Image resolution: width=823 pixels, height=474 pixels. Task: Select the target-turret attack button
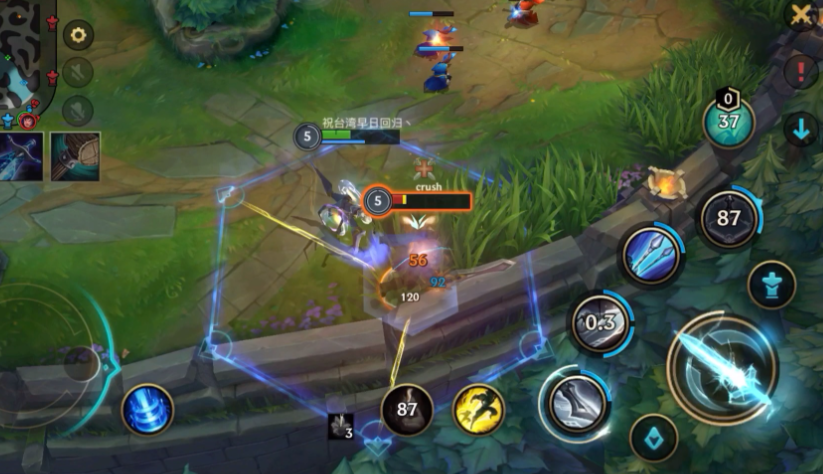coord(771,285)
